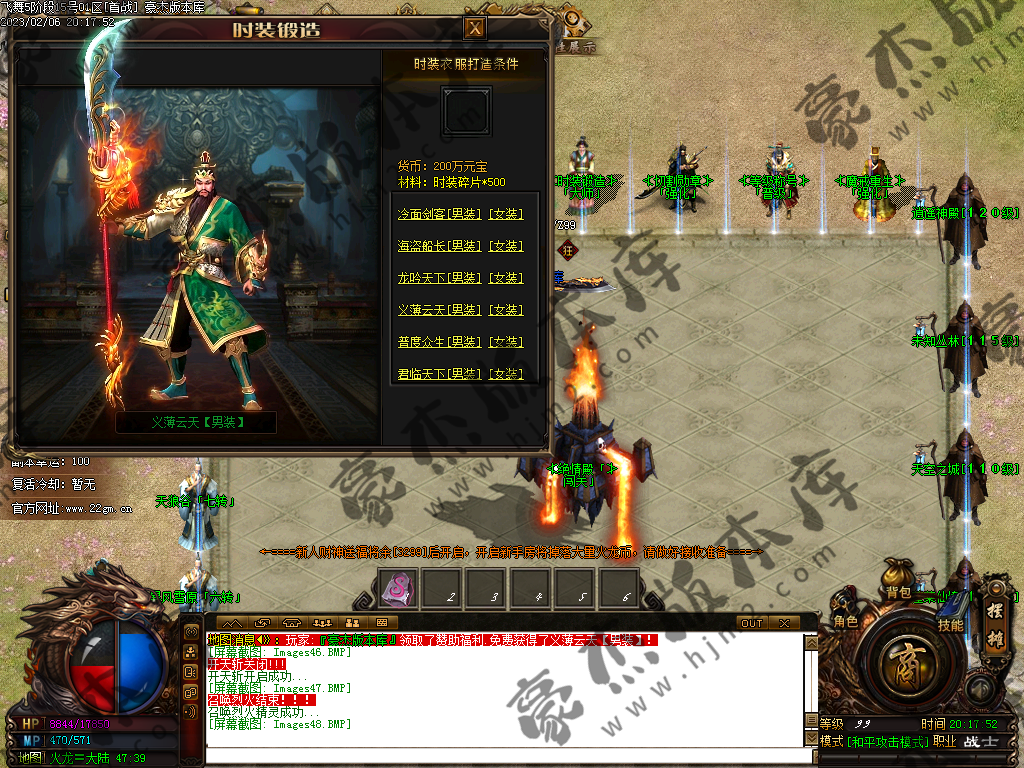Pick 龙吟天下 [女装] female outfit link
Image resolution: width=1024 pixels, height=768 pixels.
(505, 278)
